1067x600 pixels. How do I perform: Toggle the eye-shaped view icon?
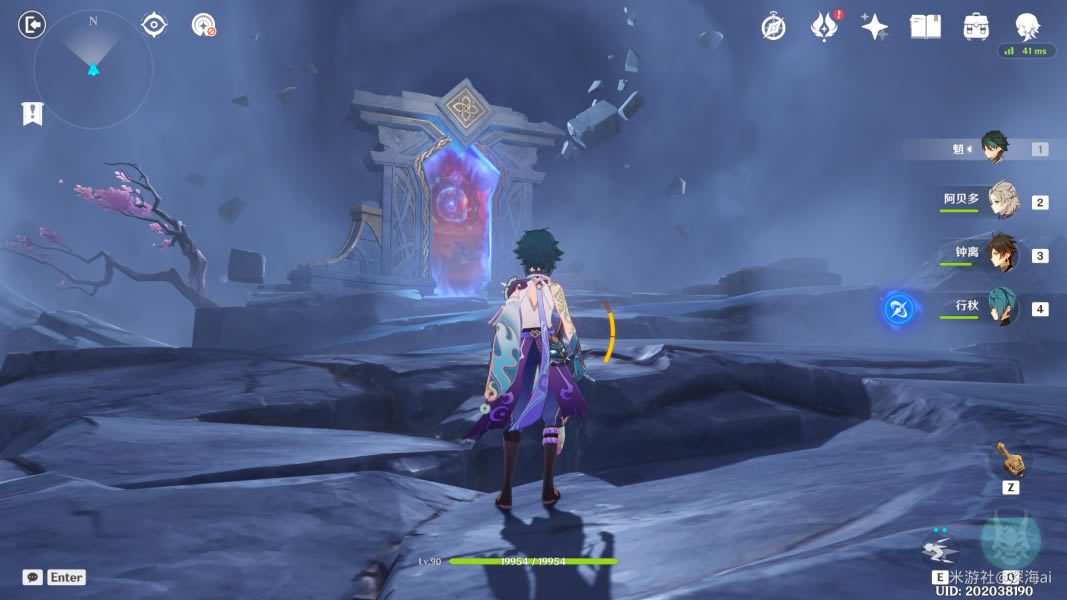point(154,25)
